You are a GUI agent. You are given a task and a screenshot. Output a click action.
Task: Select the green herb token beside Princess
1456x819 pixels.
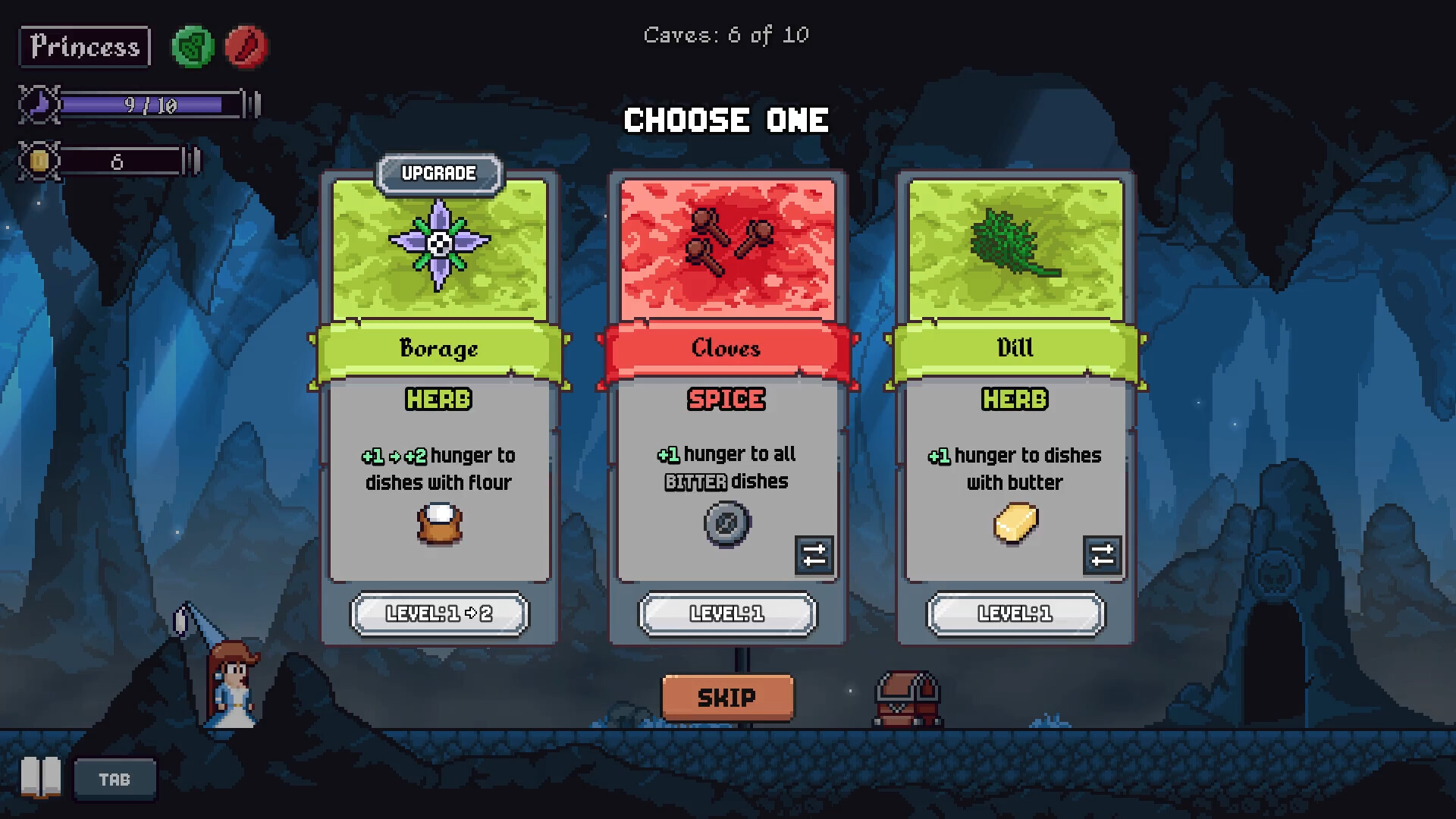(192, 47)
